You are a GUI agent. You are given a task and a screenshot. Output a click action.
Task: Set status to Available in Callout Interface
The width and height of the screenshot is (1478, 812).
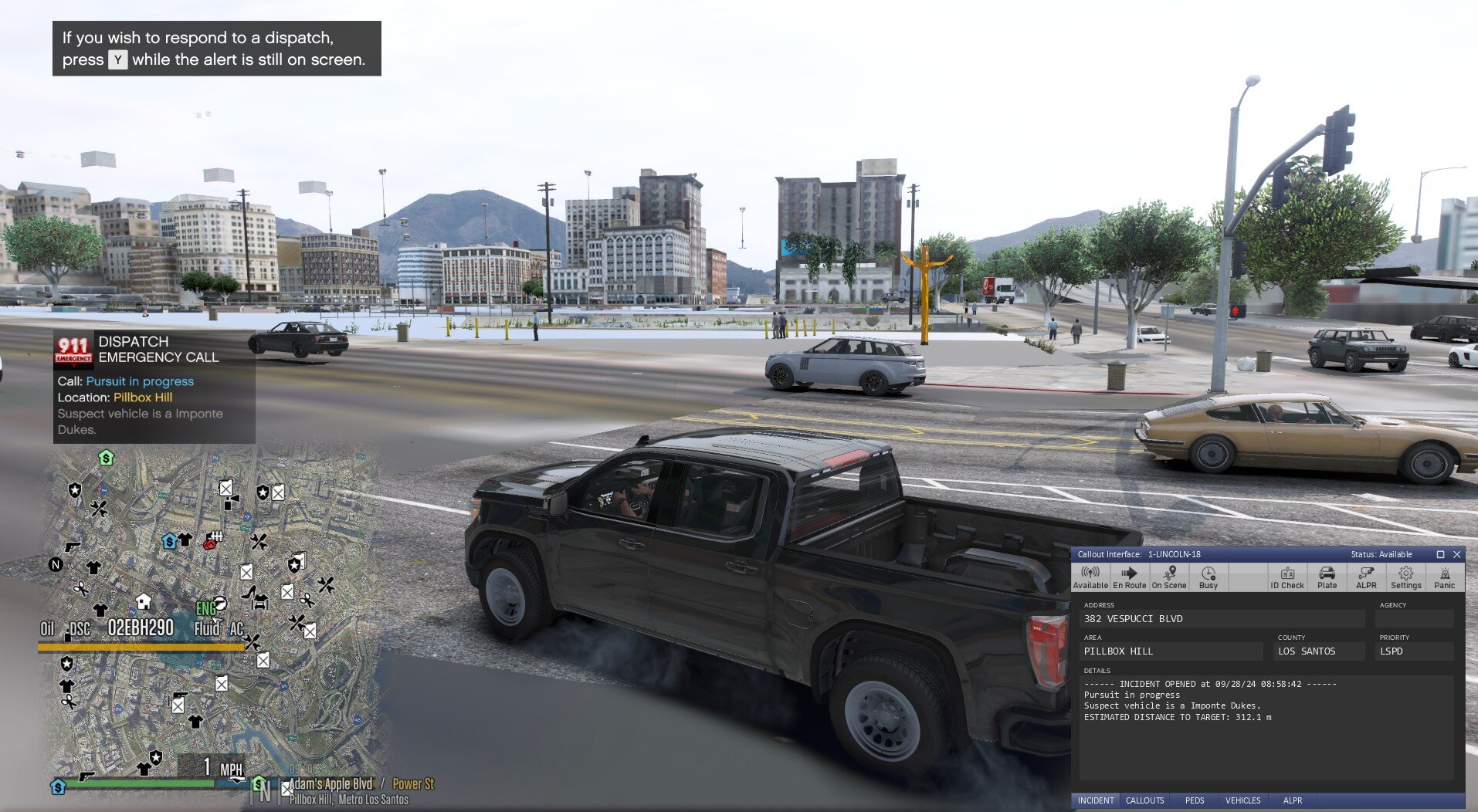pos(1090,577)
